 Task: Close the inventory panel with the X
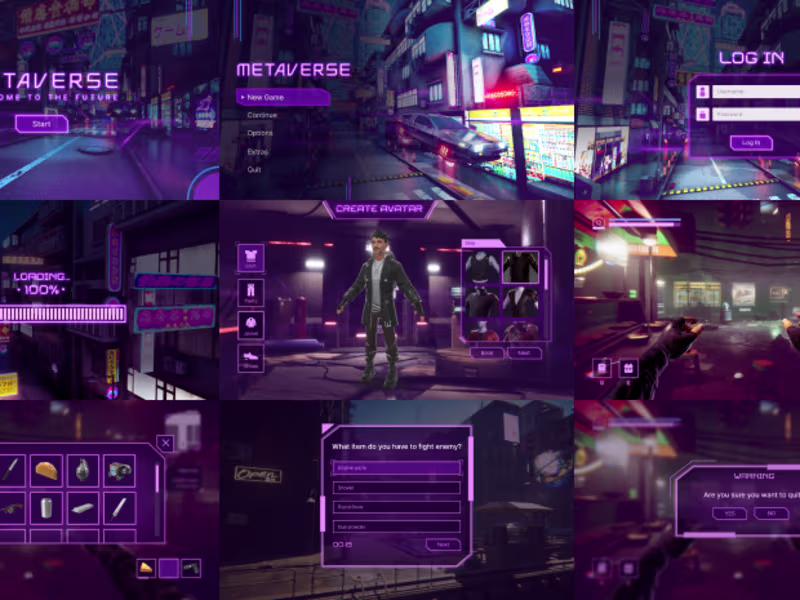coord(166,443)
